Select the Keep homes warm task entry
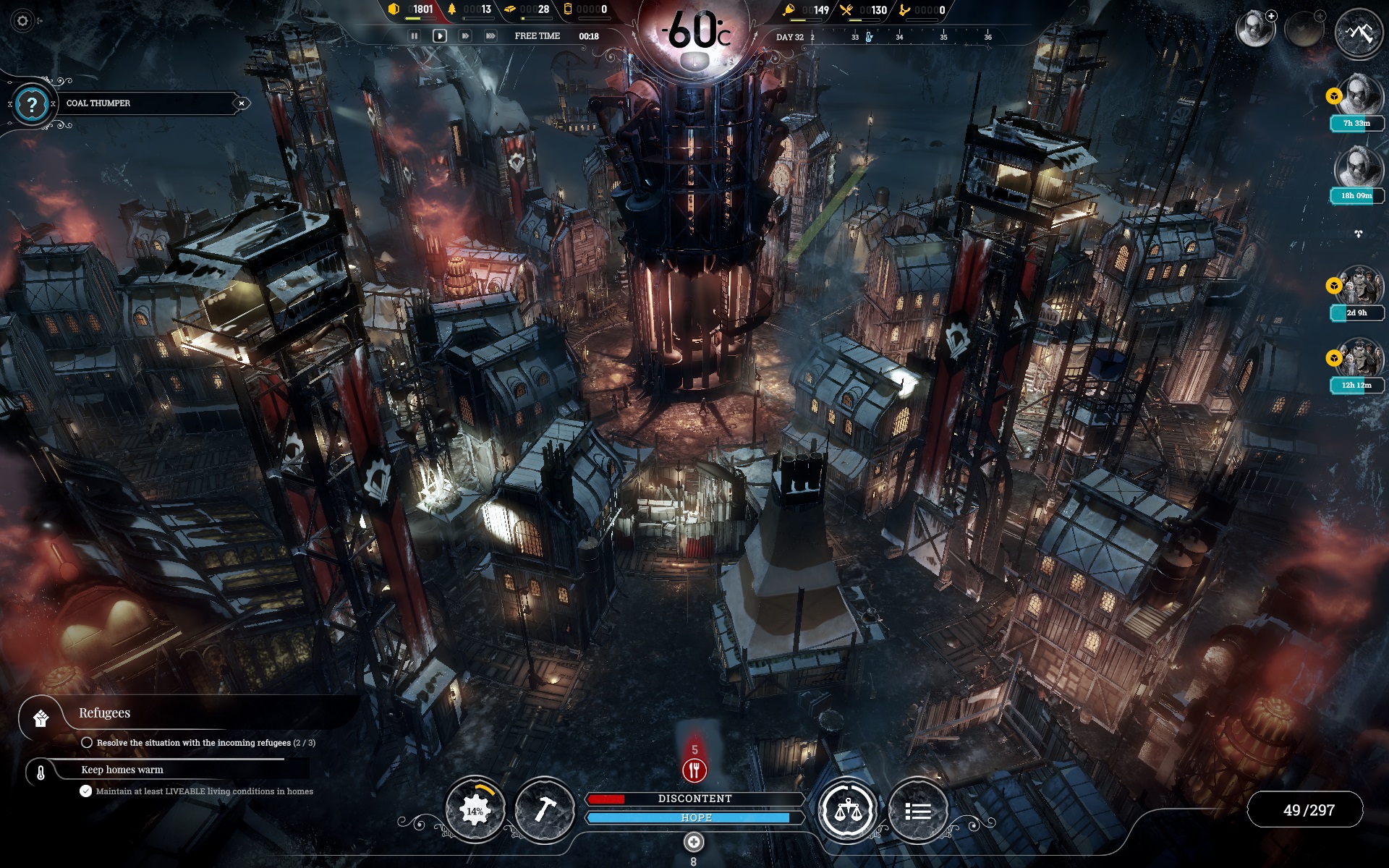The width and height of the screenshot is (1389, 868). point(123,770)
